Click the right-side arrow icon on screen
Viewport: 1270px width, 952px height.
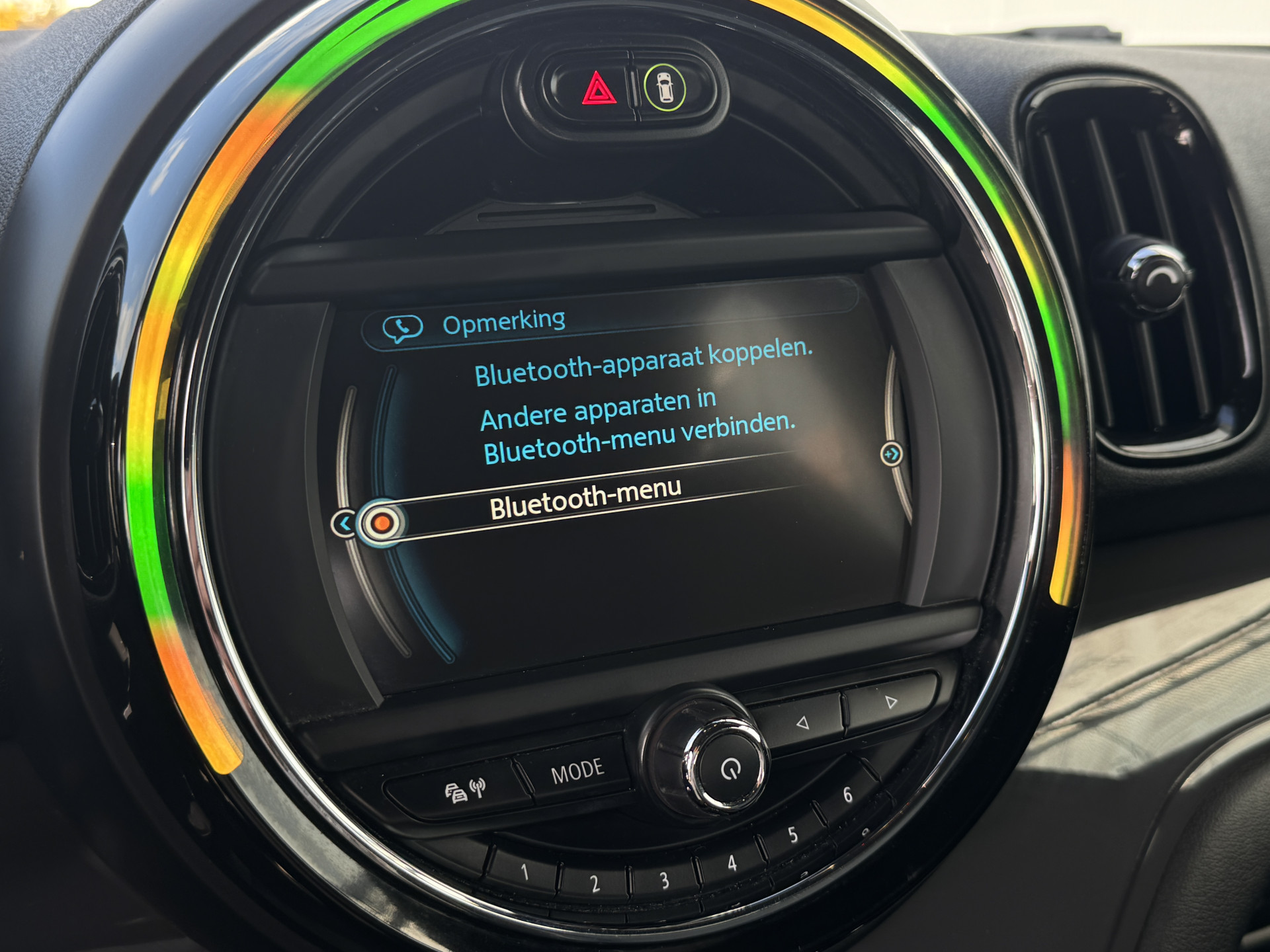(891, 454)
